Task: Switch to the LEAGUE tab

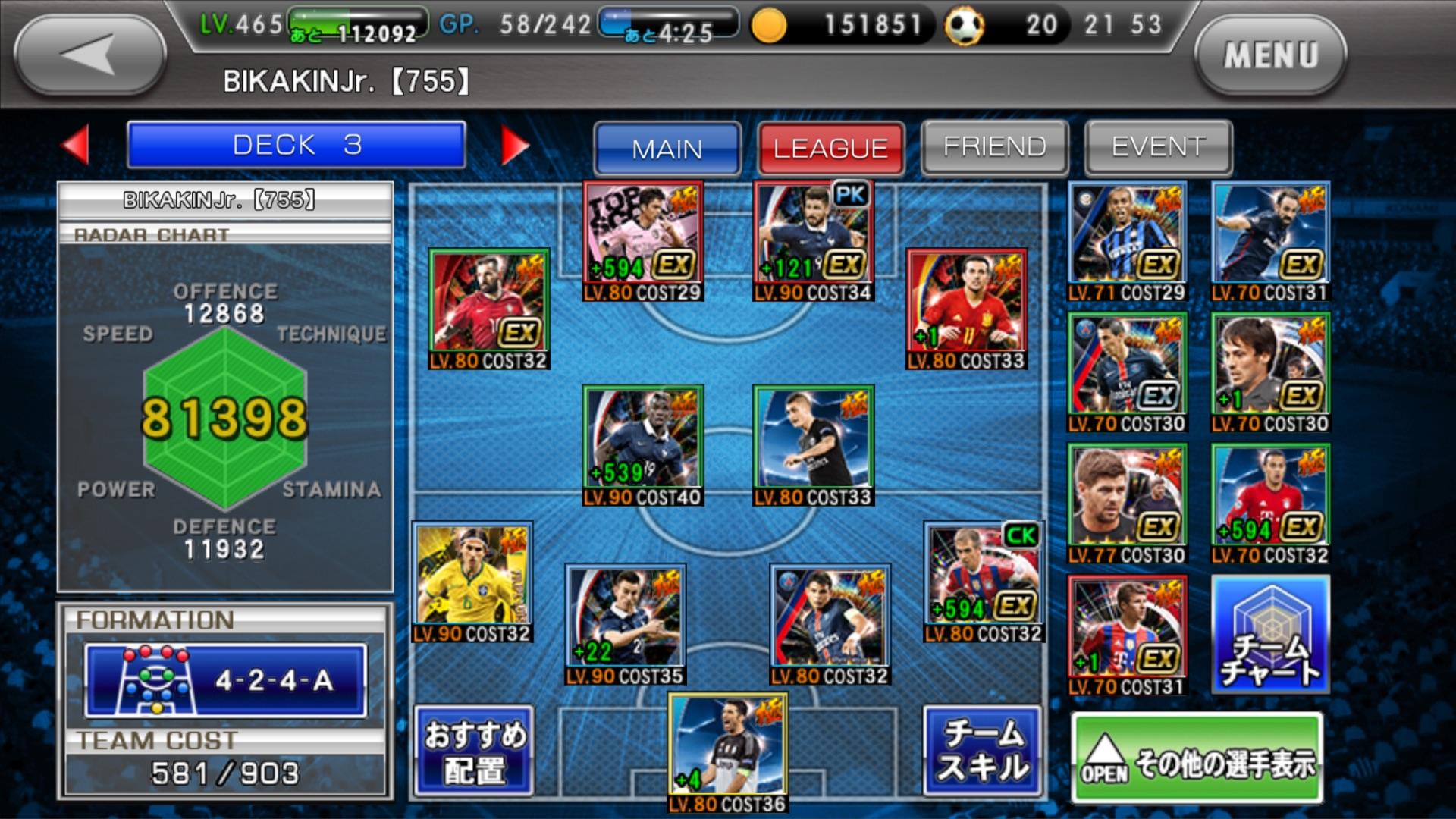Action: pyautogui.click(x=830, y=148)
